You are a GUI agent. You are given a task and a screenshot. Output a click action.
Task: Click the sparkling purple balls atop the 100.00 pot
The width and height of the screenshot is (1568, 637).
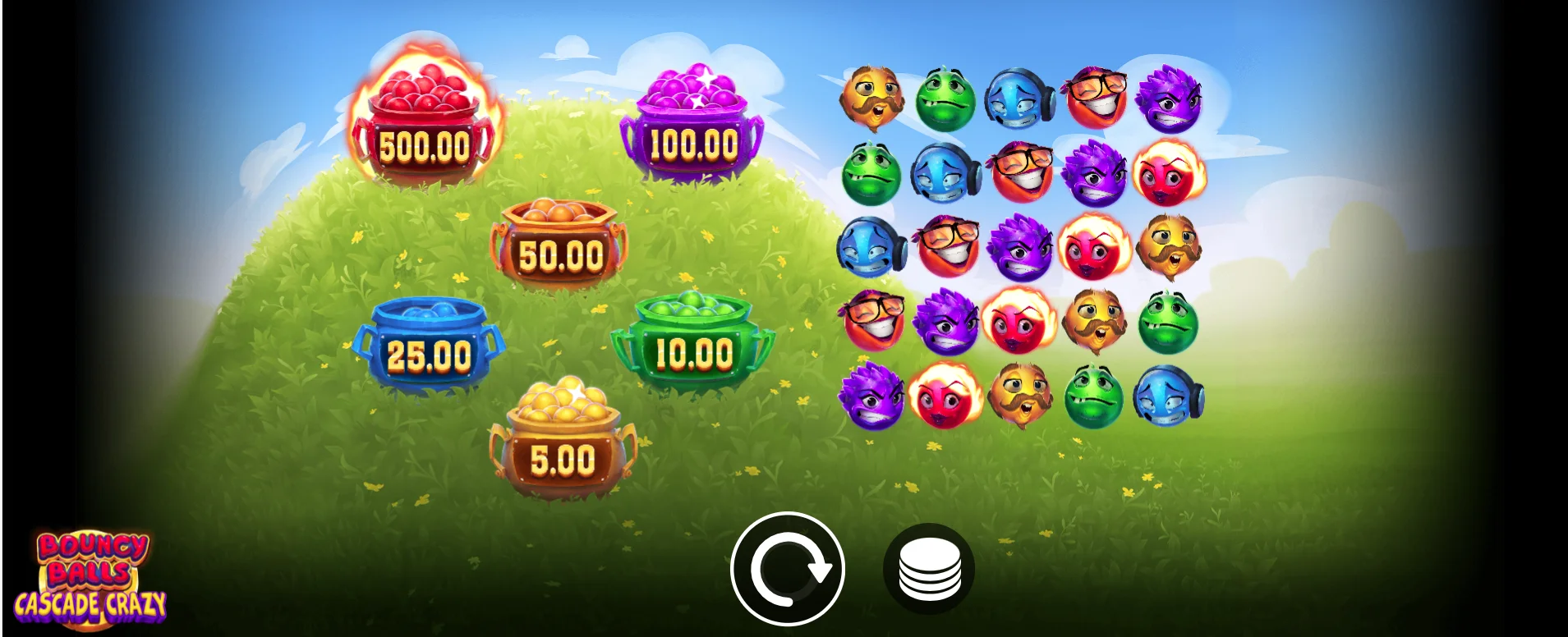pyautogui.click(x=694, y=86)
